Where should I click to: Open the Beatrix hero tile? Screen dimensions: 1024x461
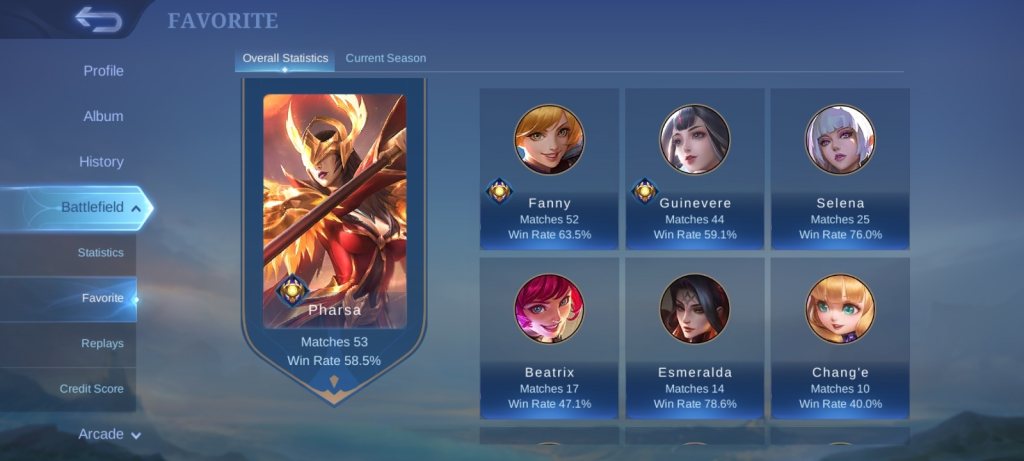tap(549, 338)
